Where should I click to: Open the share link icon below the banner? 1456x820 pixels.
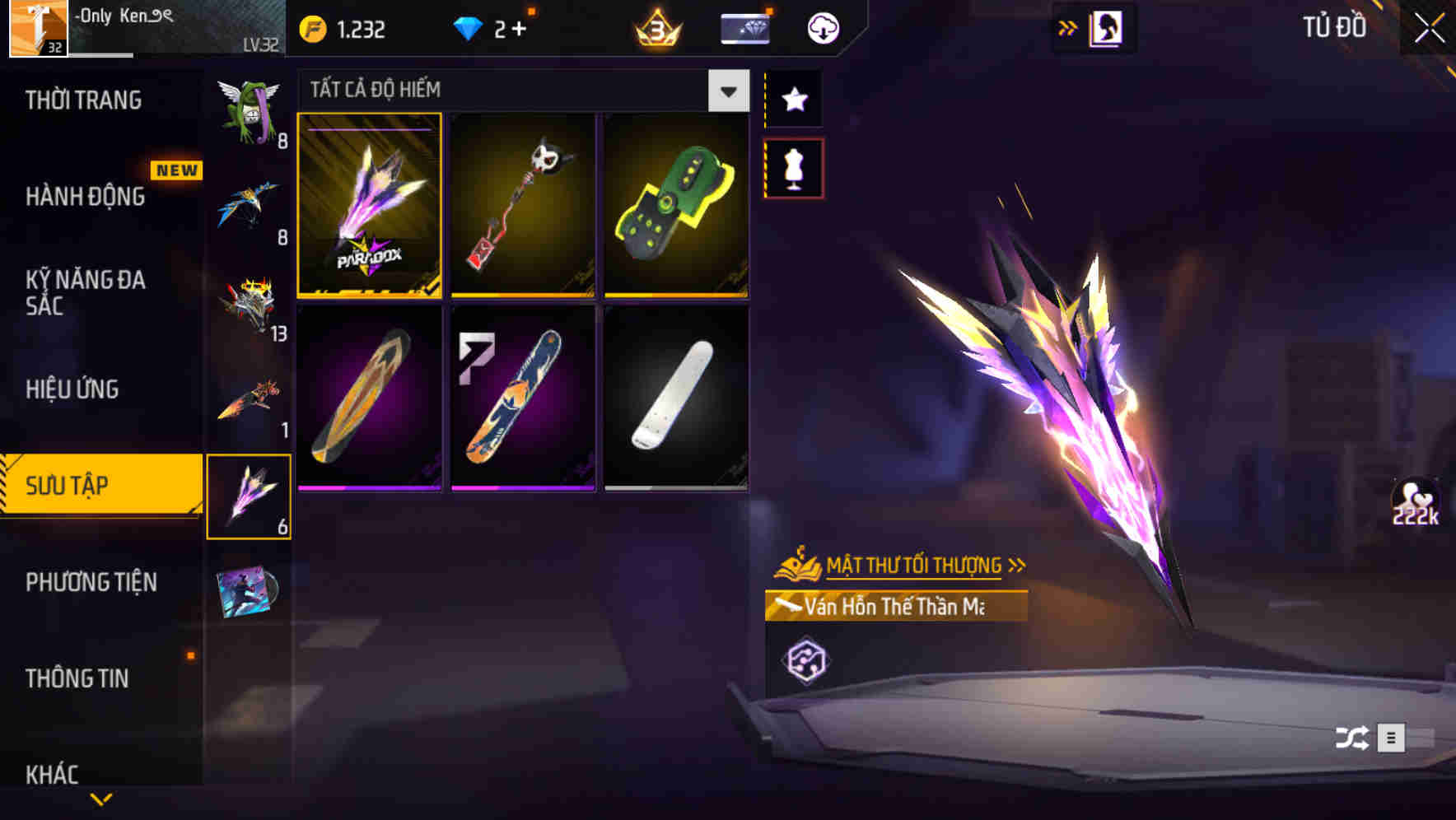pyautogui.click(x=809, y=659)
